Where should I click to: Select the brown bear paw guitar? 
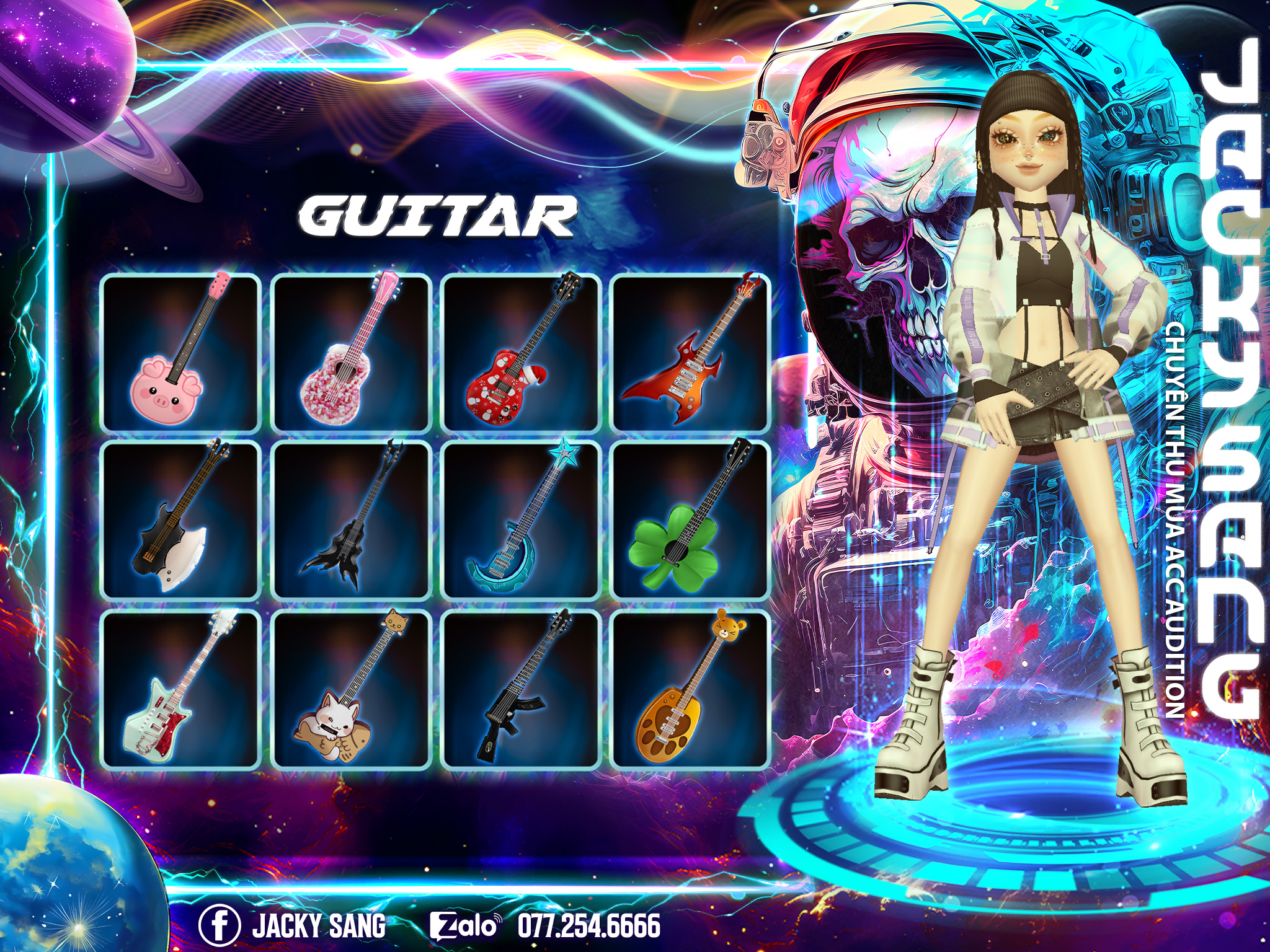pyautogui.click(x=690, y=689)
